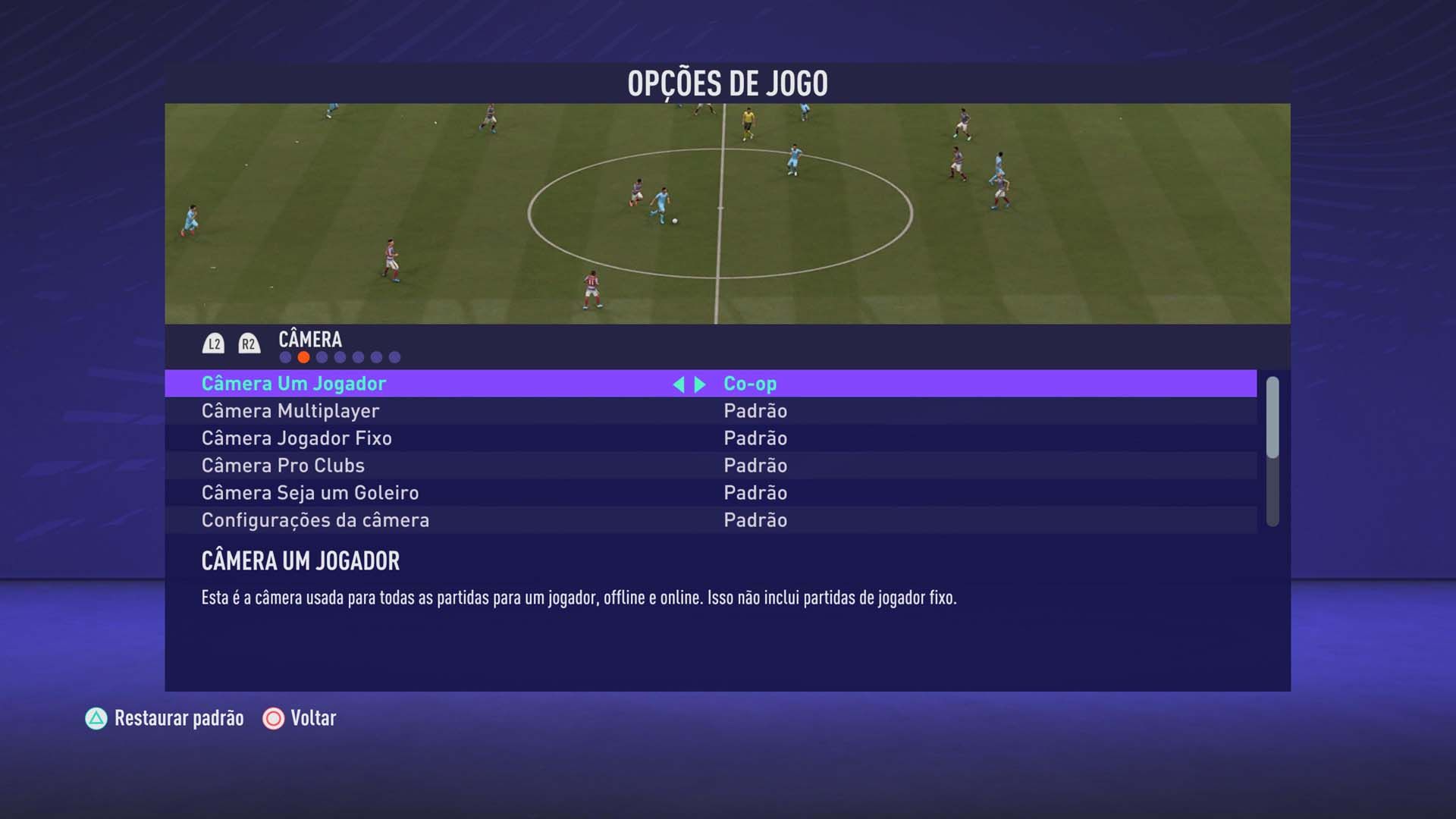
Task: Click the Co-op value text
Action: [748, 384]
